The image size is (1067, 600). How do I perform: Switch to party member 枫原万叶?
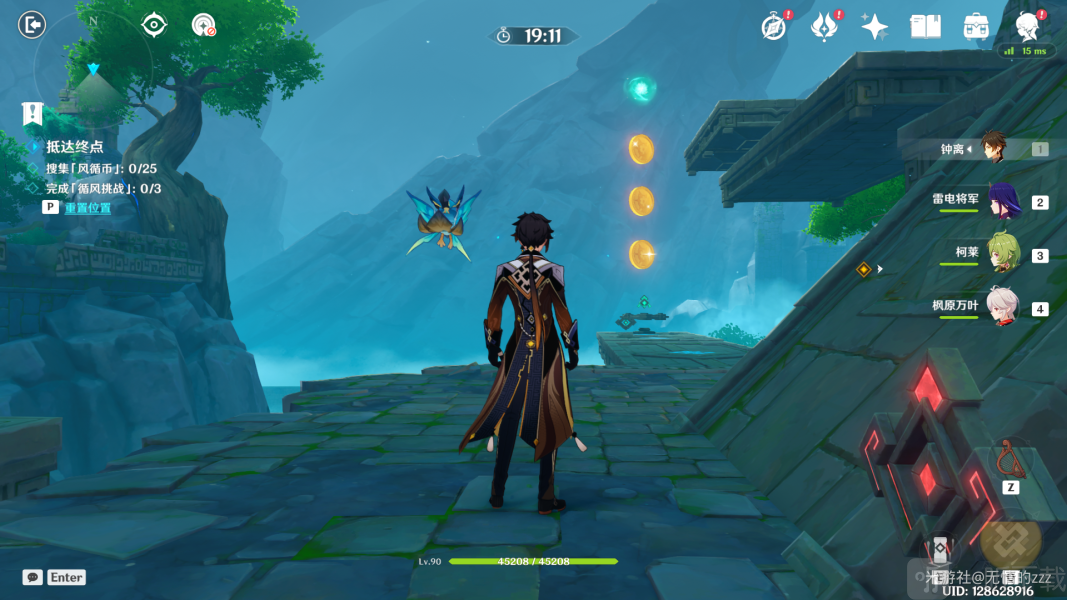point(1002,306)
